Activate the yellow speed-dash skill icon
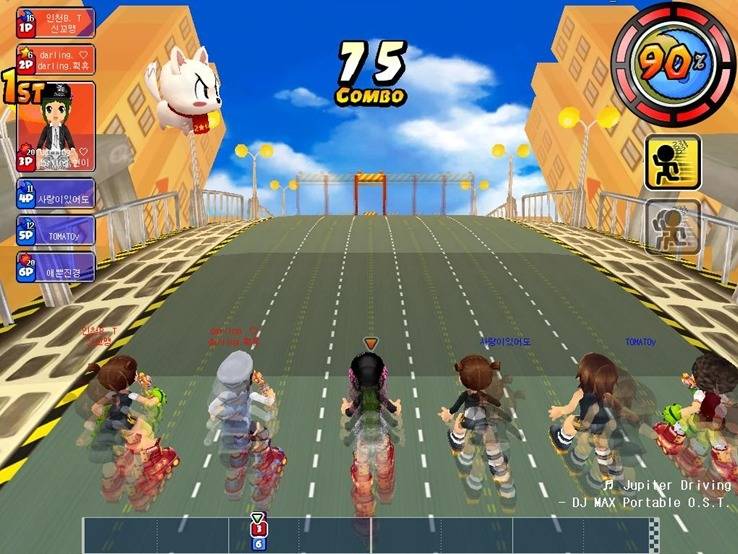This screenshot has width=738, height=554. point(672,162)
